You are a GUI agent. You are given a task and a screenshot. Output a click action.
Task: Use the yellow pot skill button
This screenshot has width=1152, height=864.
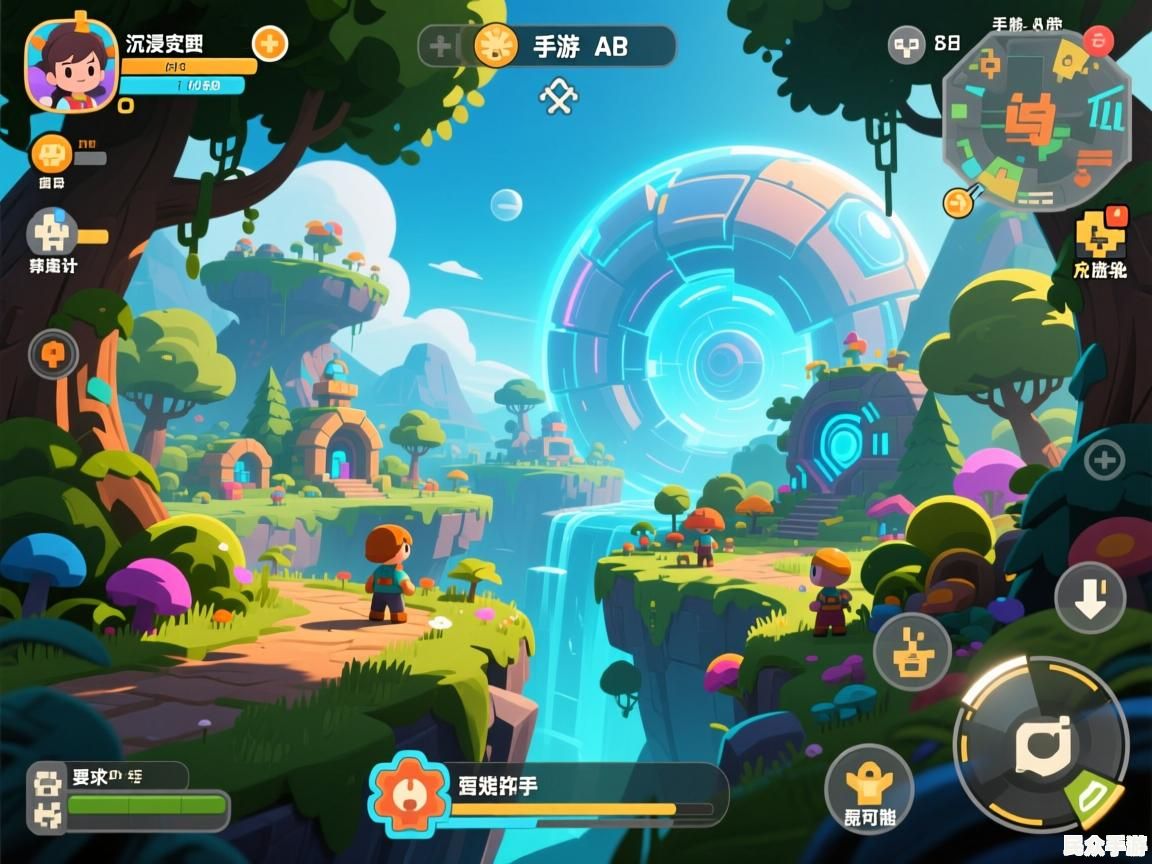(912, 652)
